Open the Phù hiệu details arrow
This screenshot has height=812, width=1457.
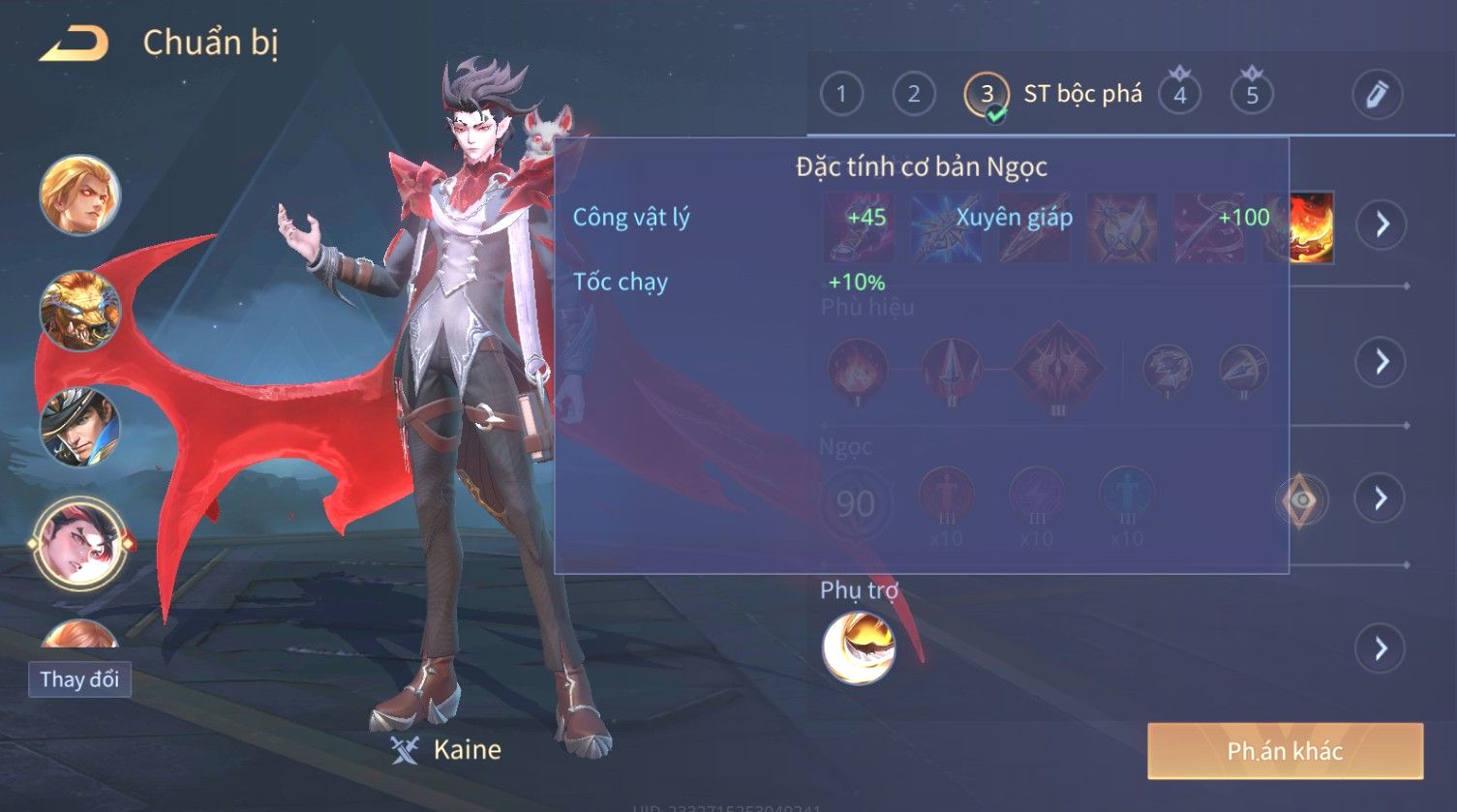[x=1381, y=362]
